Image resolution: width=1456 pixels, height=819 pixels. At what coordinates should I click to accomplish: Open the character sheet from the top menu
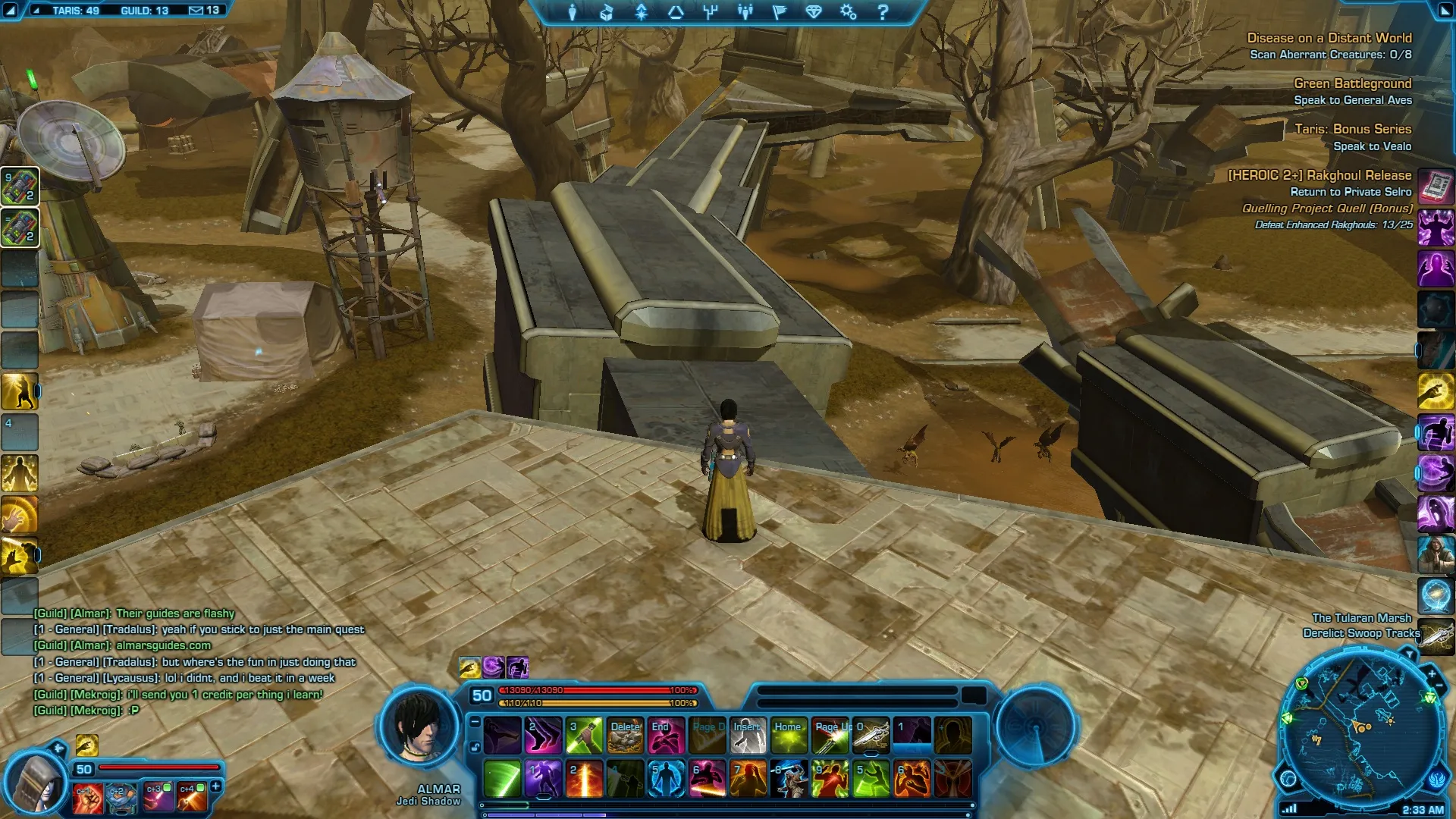(x=573, y=12)
